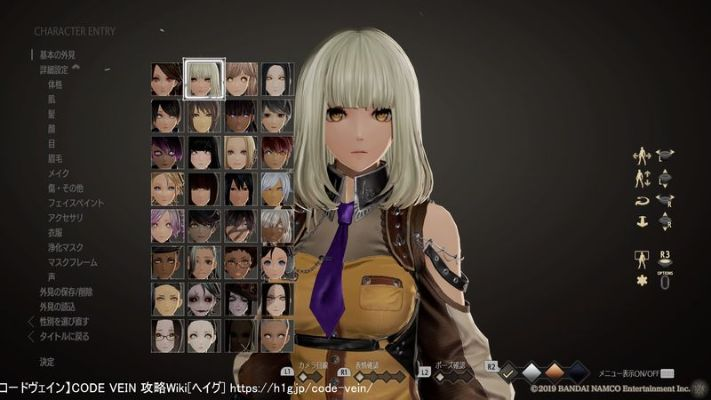Open the 衣服 clothing settings
This screenshot has height=400, width=711.
(x=54, y=233)
